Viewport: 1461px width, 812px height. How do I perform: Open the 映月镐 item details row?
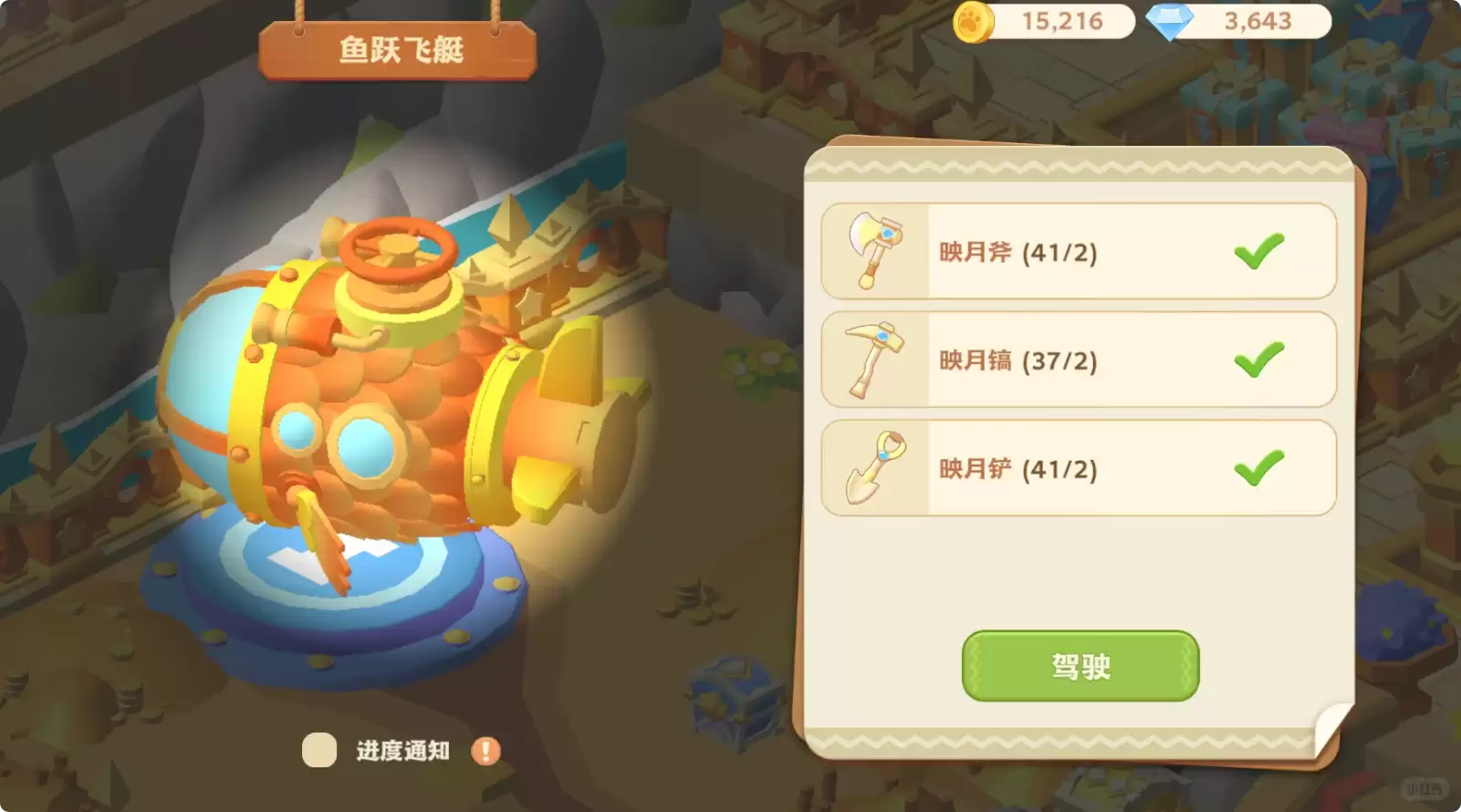(x=1077, y=359)
